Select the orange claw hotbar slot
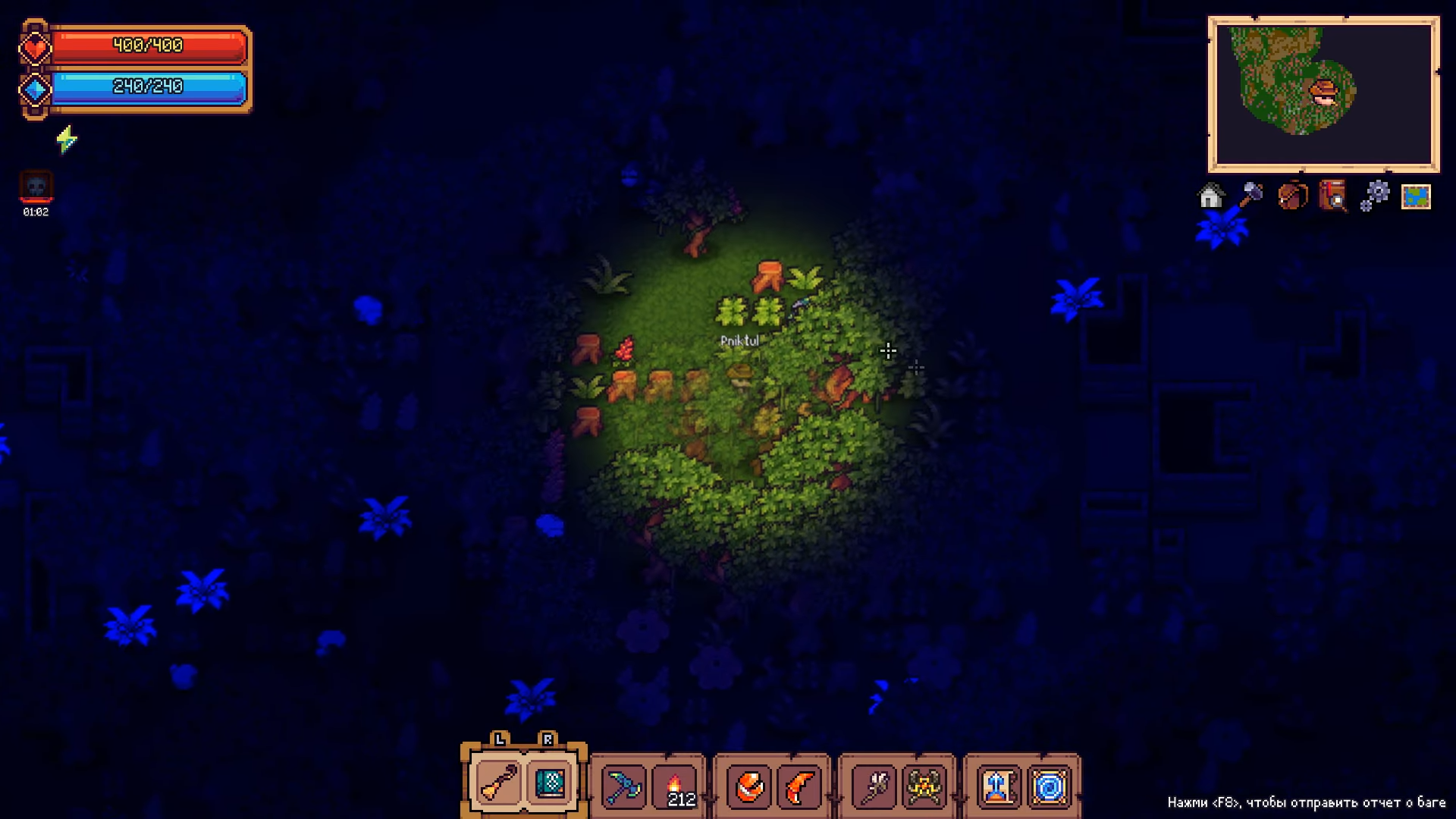Screen dimensions: 1456x819 tap(800, 787)
